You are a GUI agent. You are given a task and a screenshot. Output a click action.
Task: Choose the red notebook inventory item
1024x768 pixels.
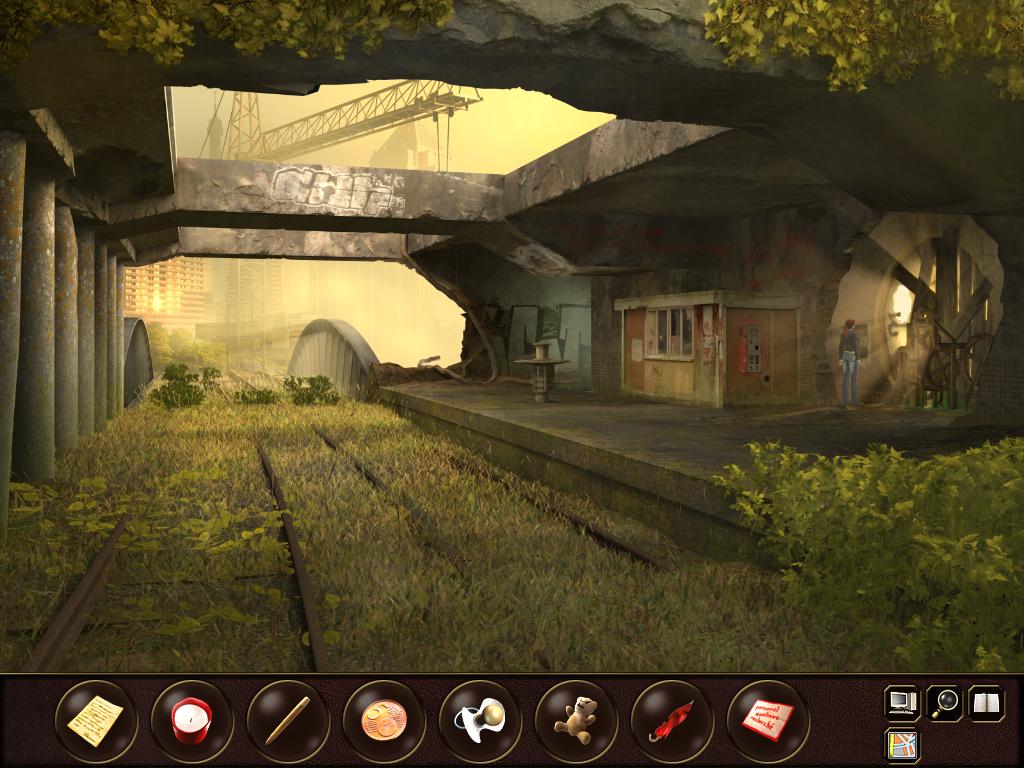pyautogui.click(x=768, y=720)
